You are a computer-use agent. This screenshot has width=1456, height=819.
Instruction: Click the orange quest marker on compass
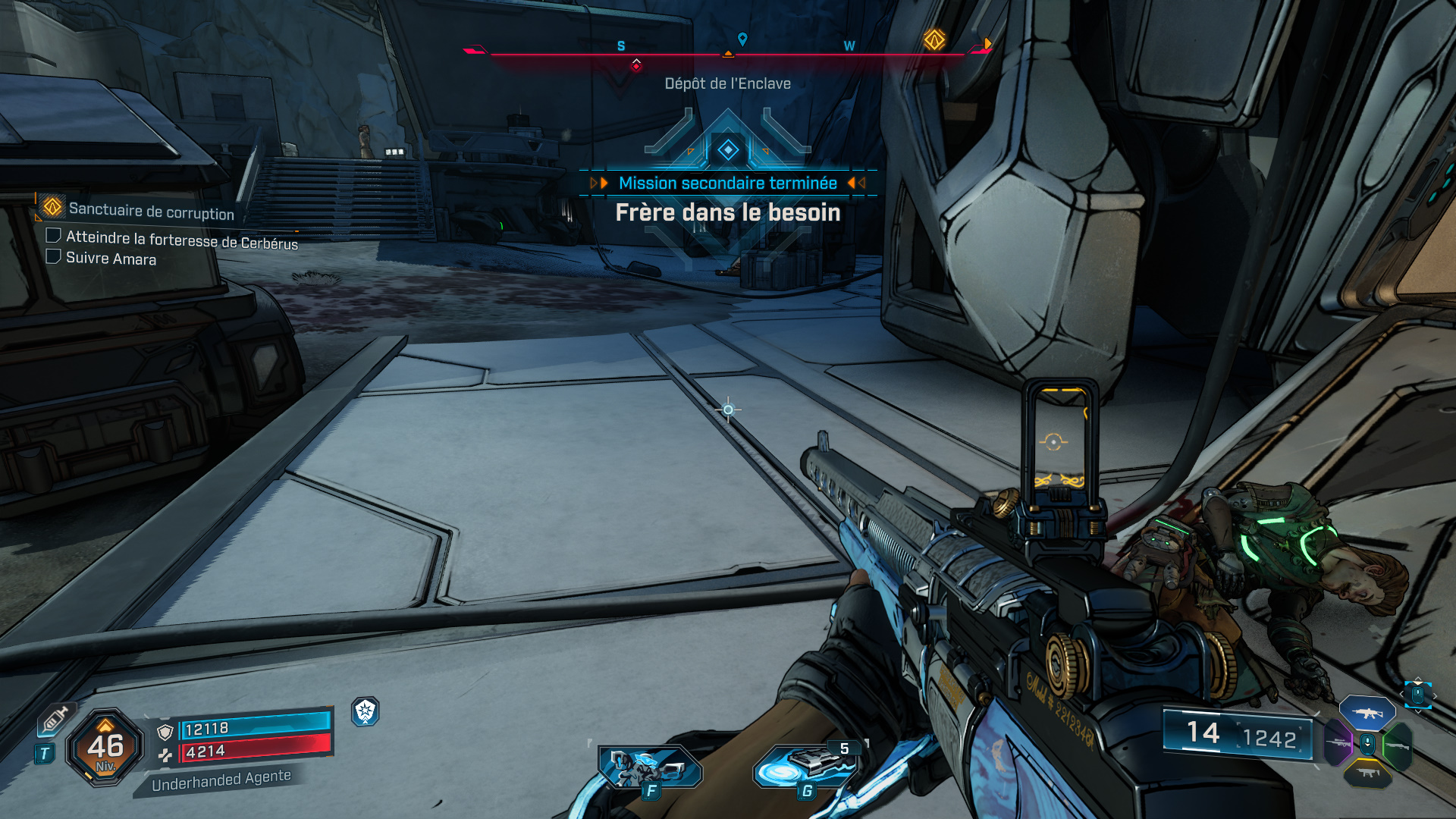point(934,40)
